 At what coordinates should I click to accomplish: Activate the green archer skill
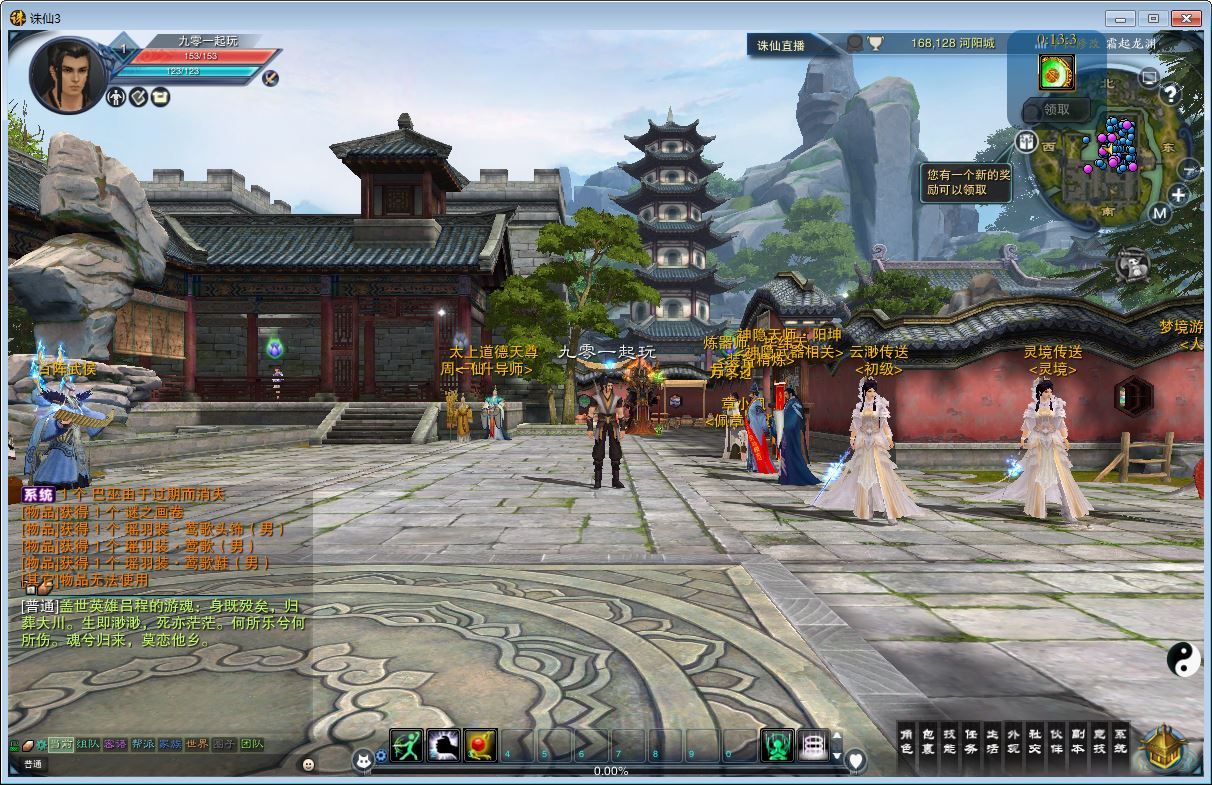pos(406,745)
